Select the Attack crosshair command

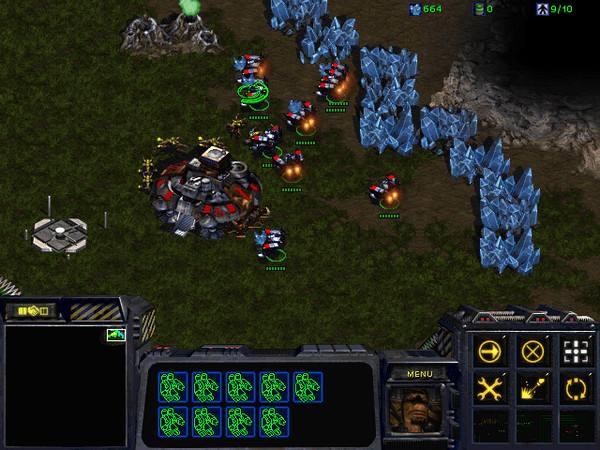pyautogui.click(x=575, y=351)
